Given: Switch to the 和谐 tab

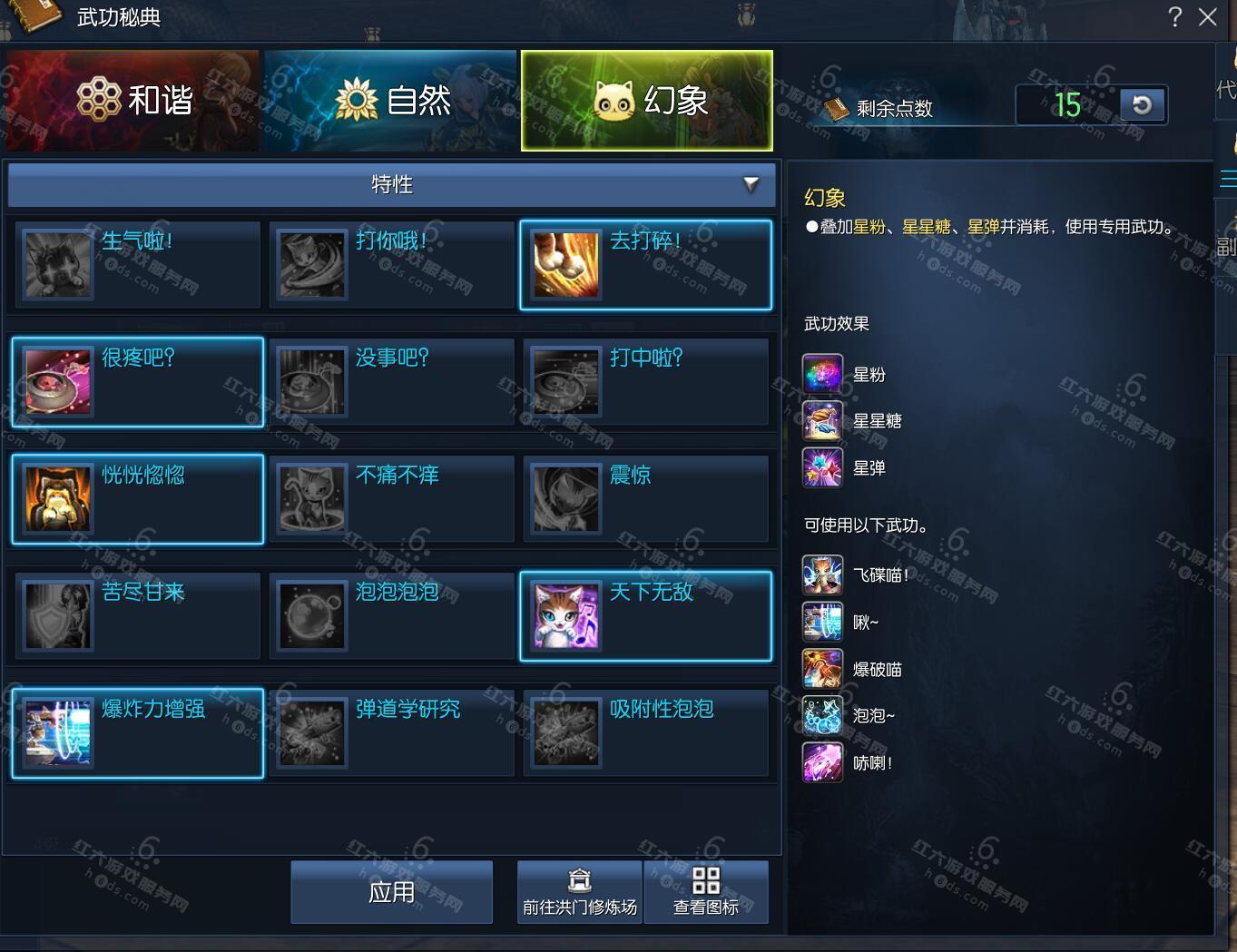Looking at the screenshot, I should pos(133,100).
